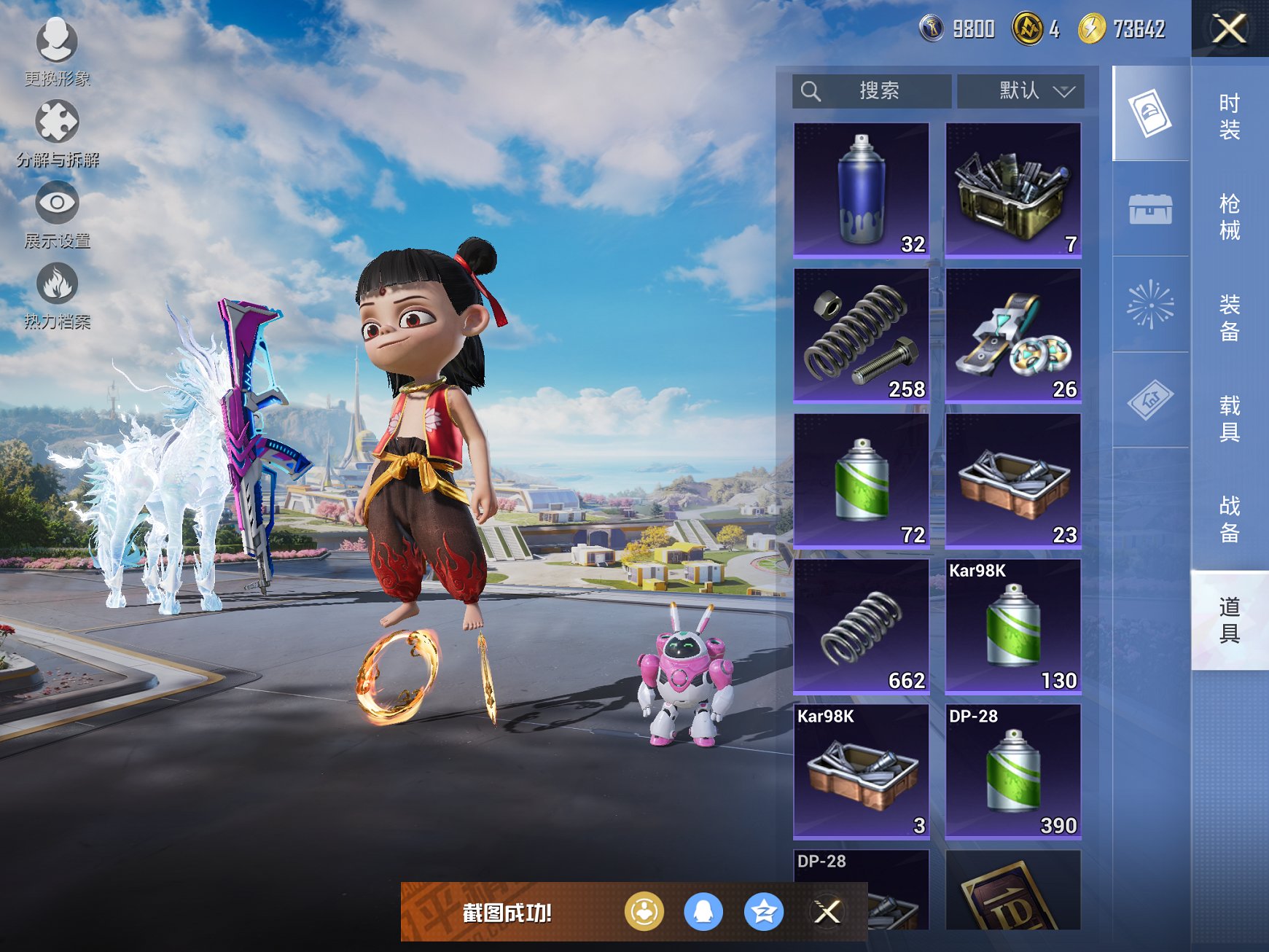The width and height of the screenshot is (1269, 952).
Task: Select the weapon parts crate with 7
Action: click(1013, 190)
